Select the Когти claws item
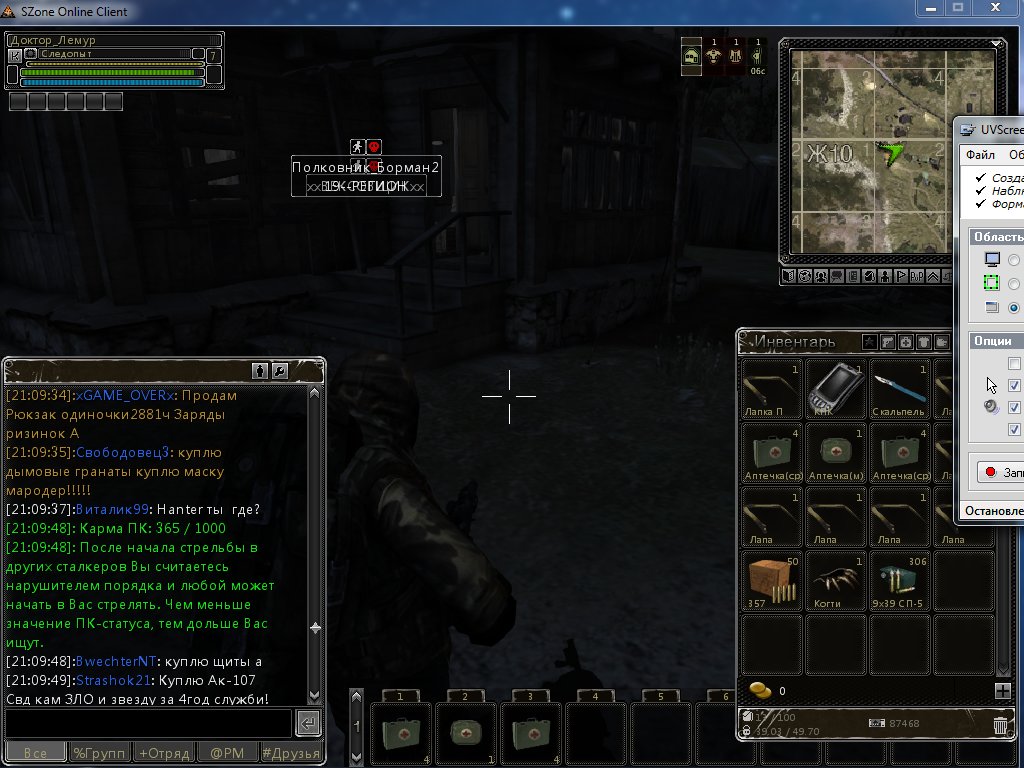This screenshot has height=768, width=1024. pyautogui.click(x=837, y=579)
